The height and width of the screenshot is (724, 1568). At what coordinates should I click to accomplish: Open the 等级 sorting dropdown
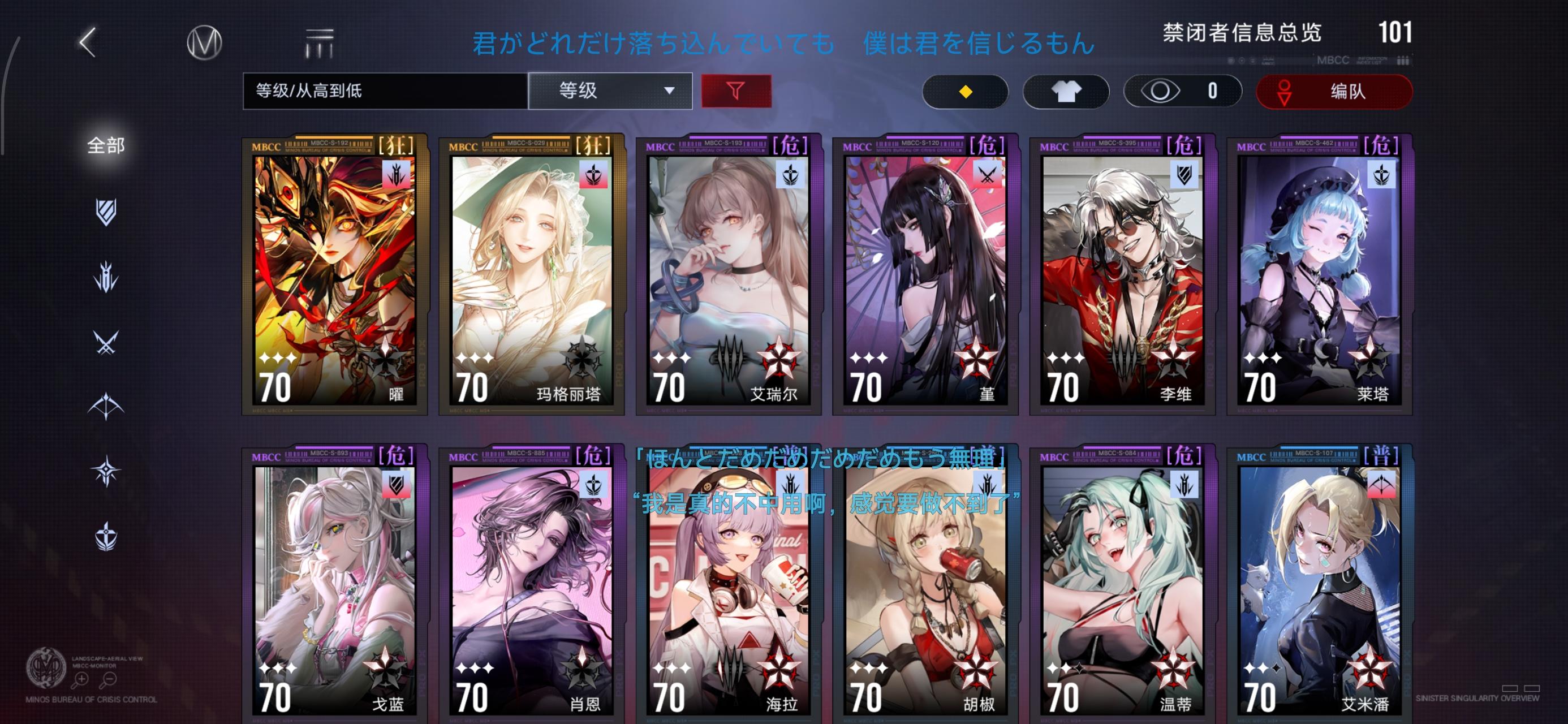tap(610, 90)
